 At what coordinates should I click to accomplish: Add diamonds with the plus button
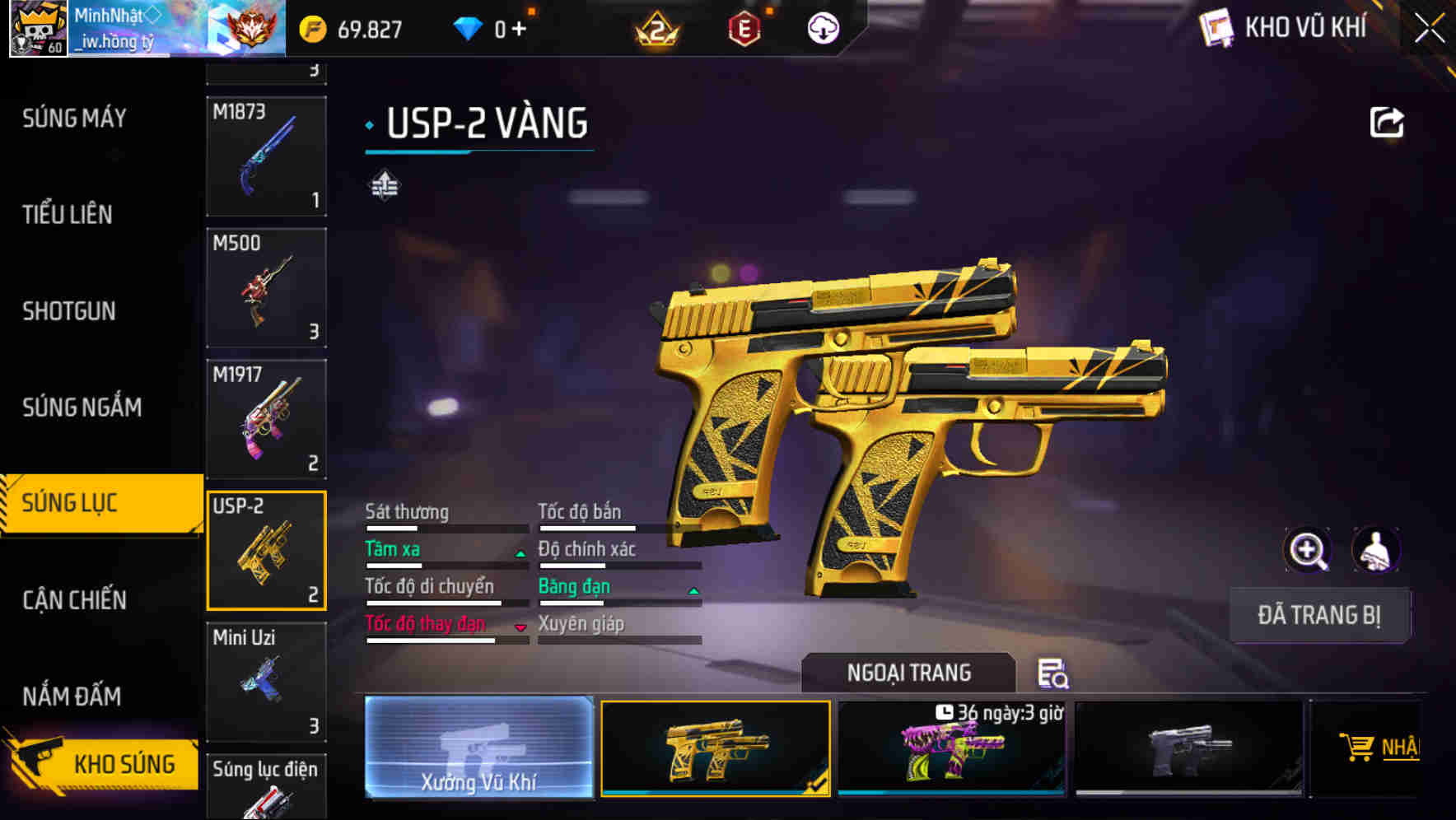(519, 30)
